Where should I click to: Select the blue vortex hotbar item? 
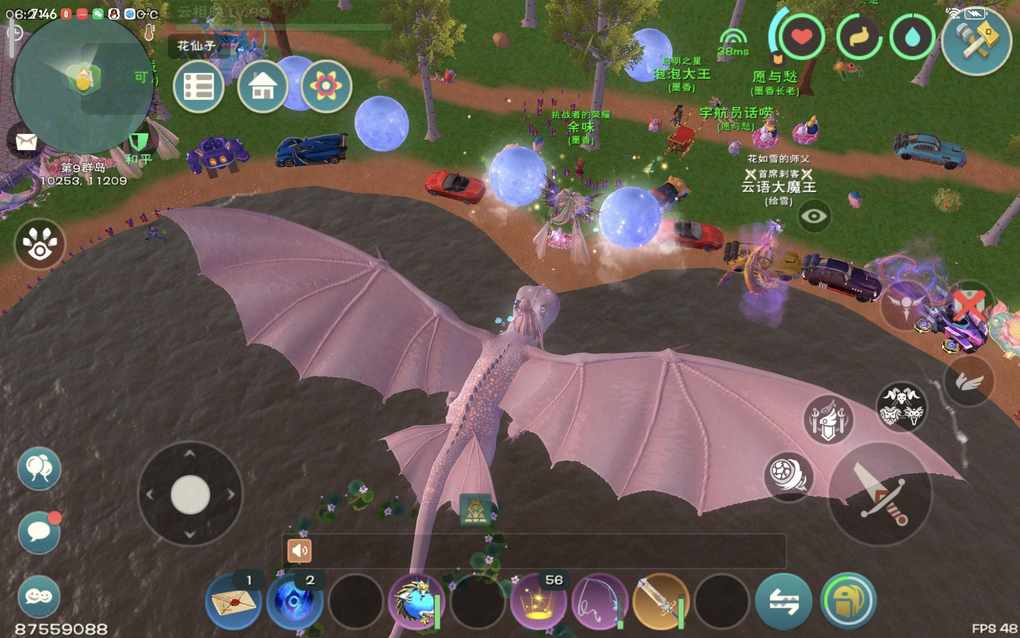295,602
